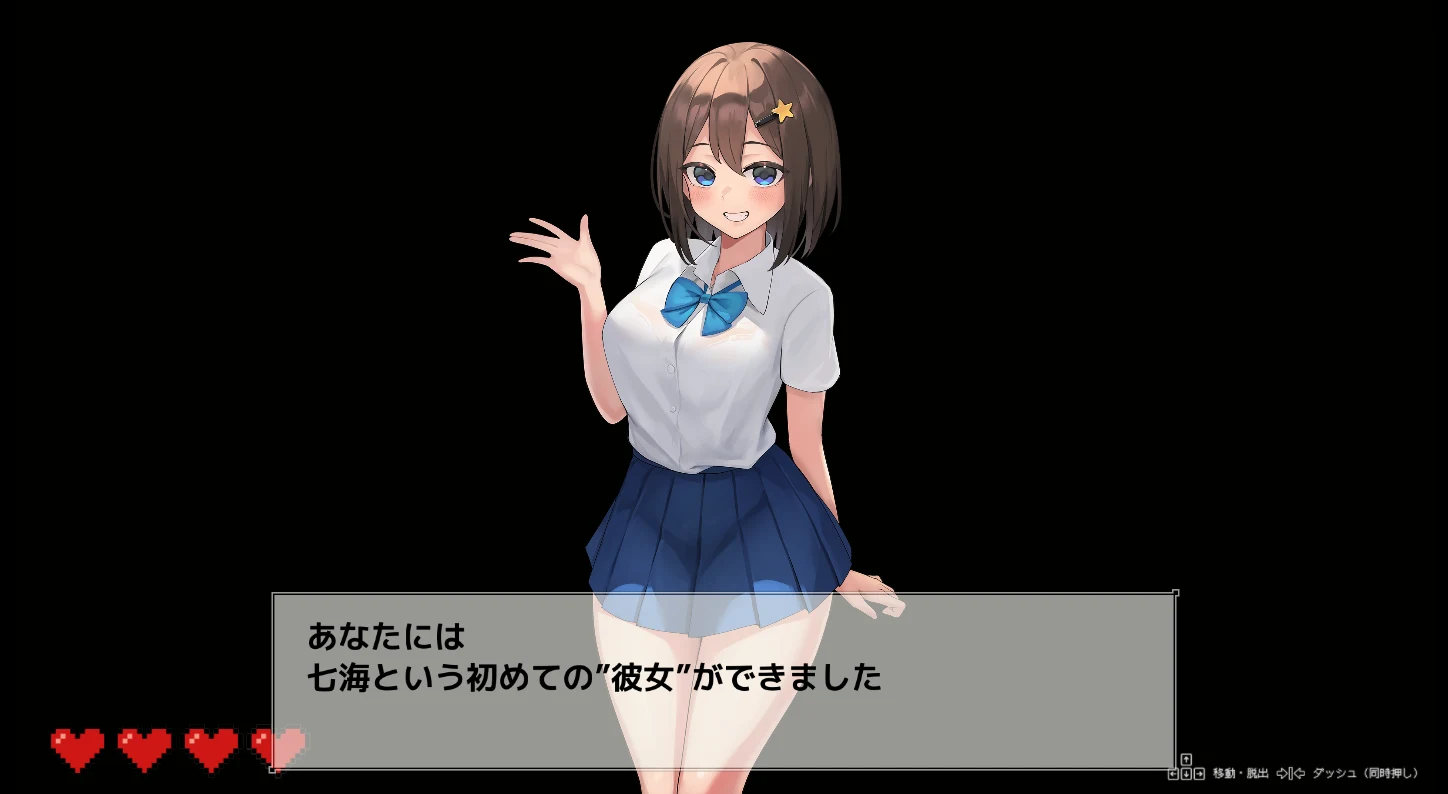Click the left arrow key icon
The height and width of the screenshot is (794, 1448).
1172,773
